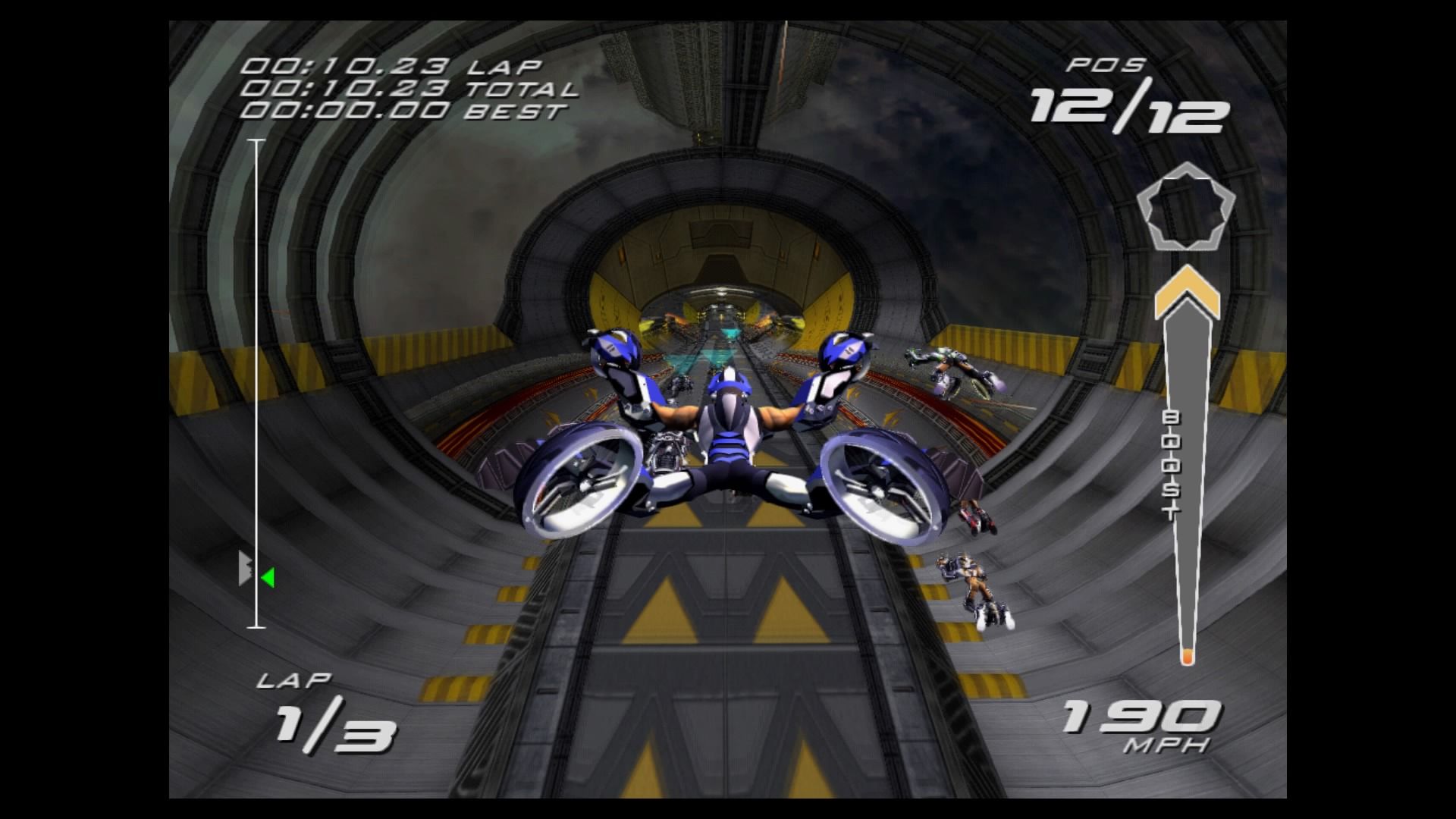Click the red racer near the right track edge
Screen dimensions: 1456x819
tap(977, 519)
